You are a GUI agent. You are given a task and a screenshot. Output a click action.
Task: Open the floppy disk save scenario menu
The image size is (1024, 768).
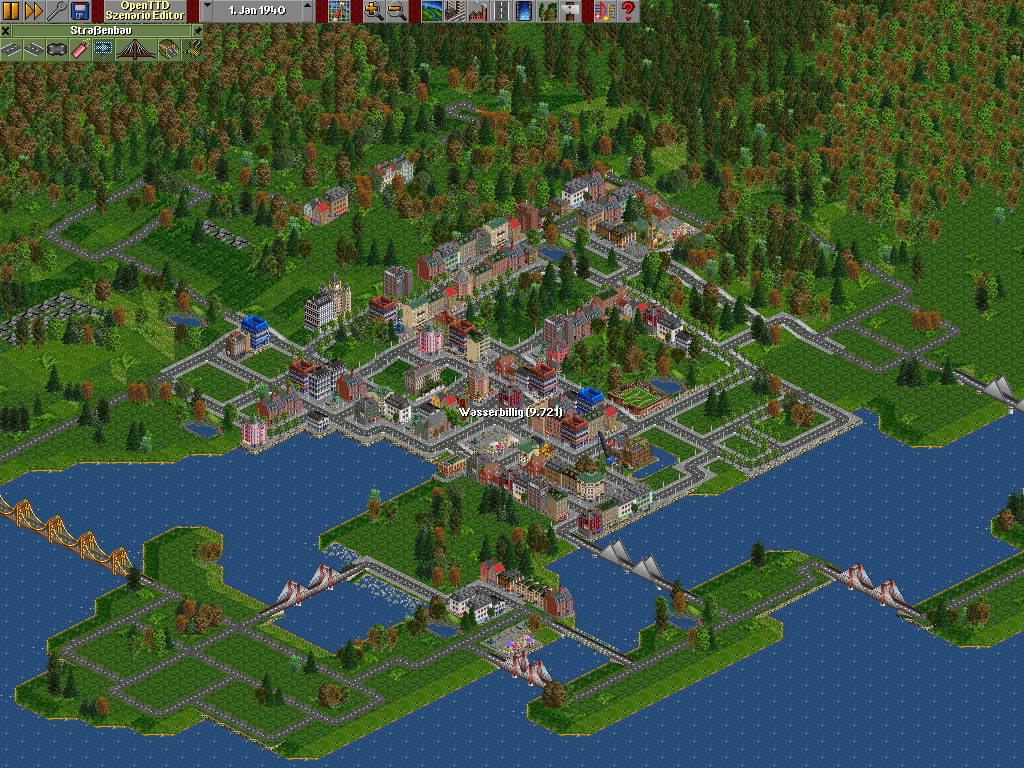point(80,11)
